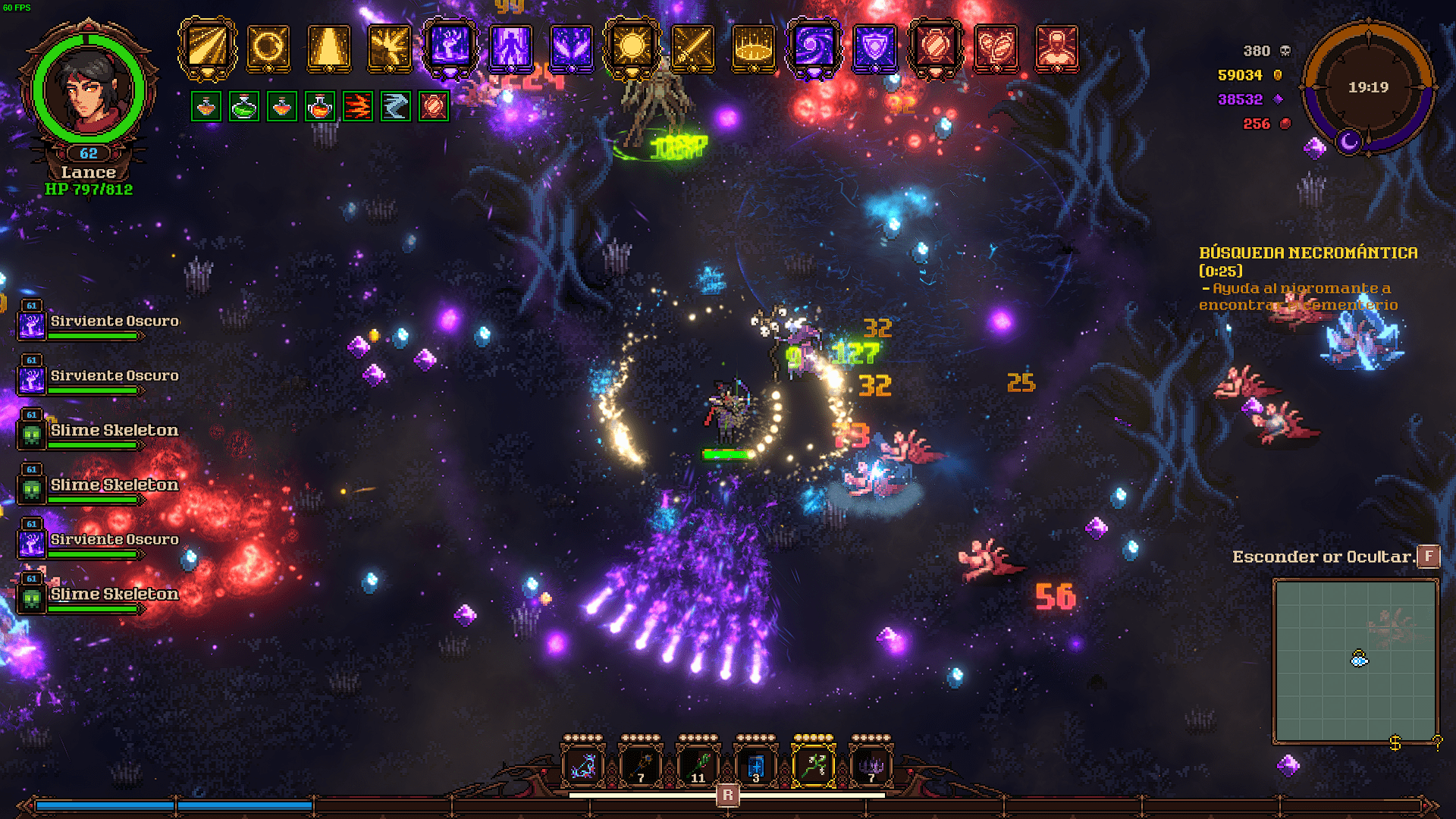Open the minimap
Screen dimensions: 1456x819
(x=1355, y=661)
